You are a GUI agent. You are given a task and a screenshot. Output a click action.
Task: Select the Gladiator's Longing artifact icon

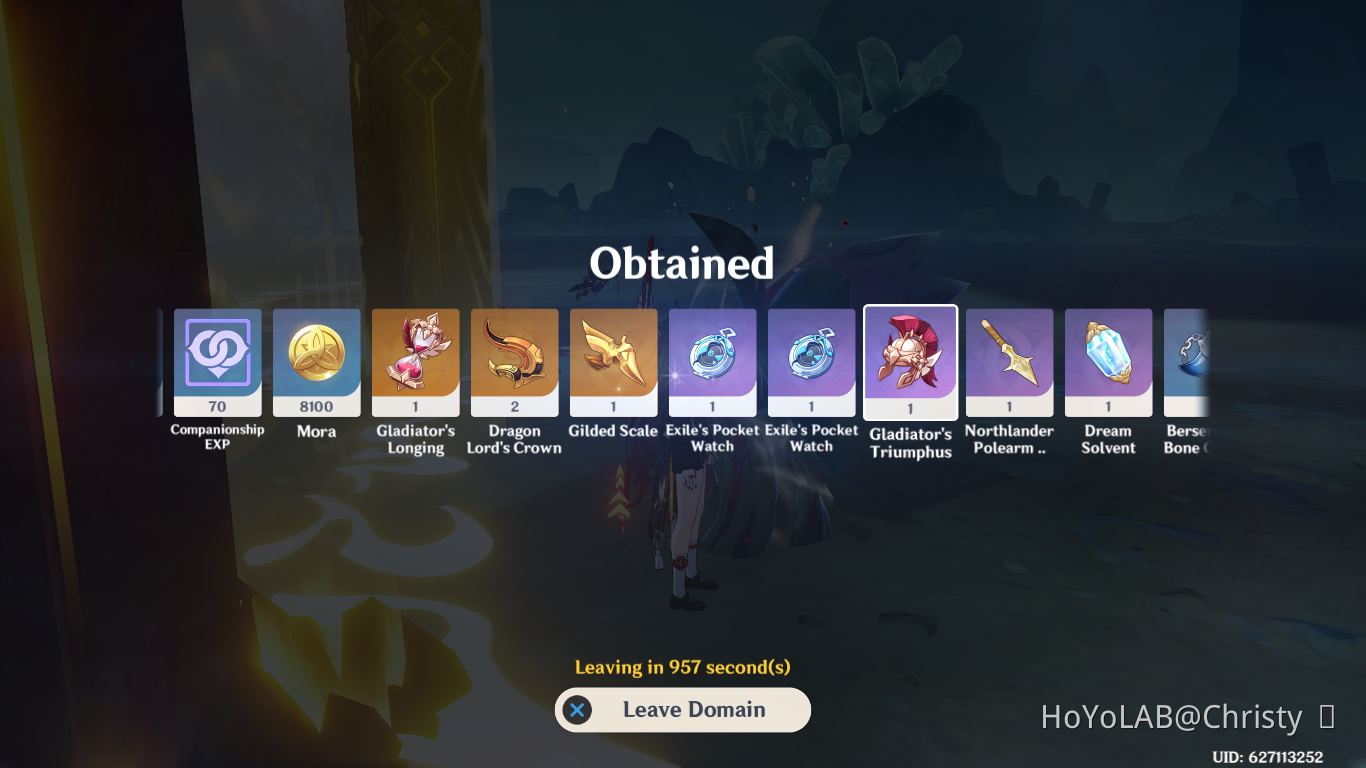coord(415,362)
